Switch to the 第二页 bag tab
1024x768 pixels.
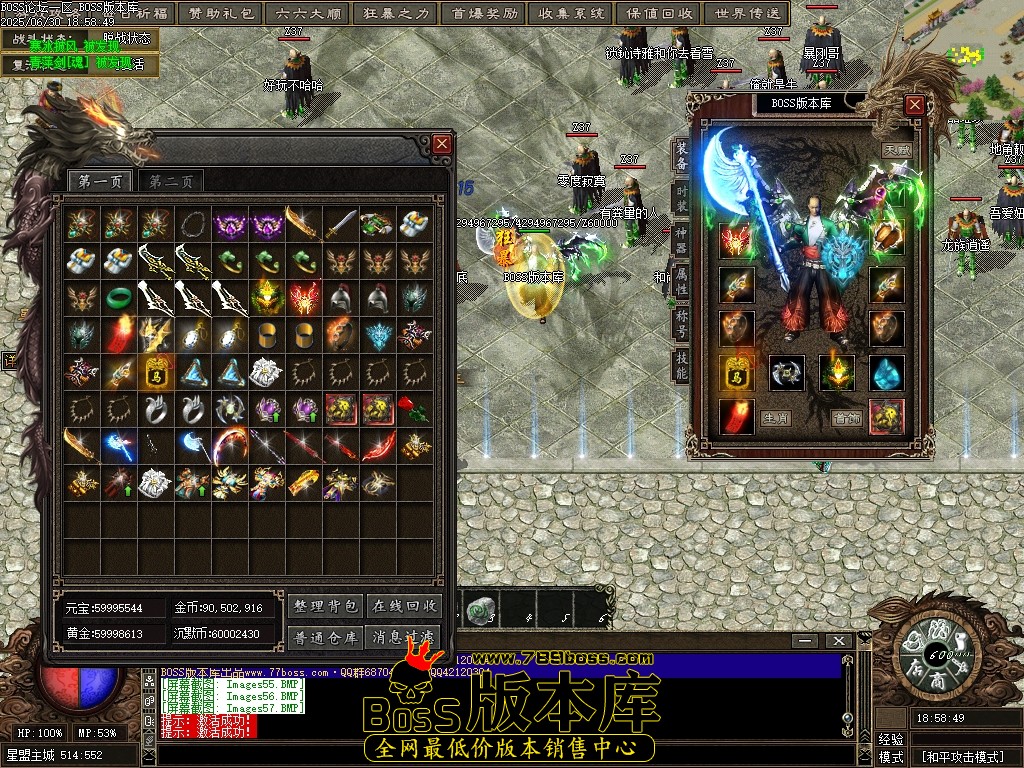[171, 181]
